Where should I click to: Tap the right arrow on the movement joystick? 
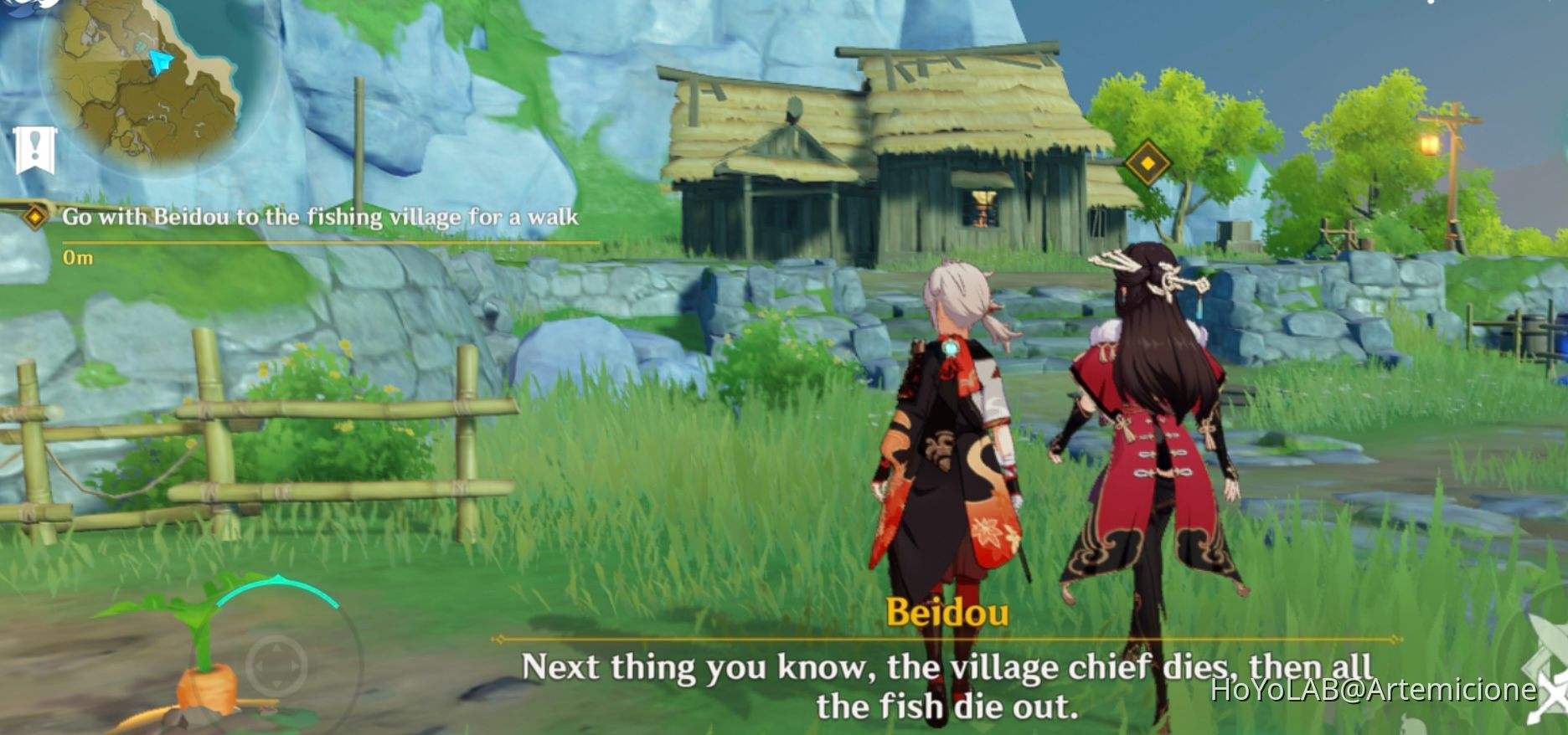click(x=294, y=666)
